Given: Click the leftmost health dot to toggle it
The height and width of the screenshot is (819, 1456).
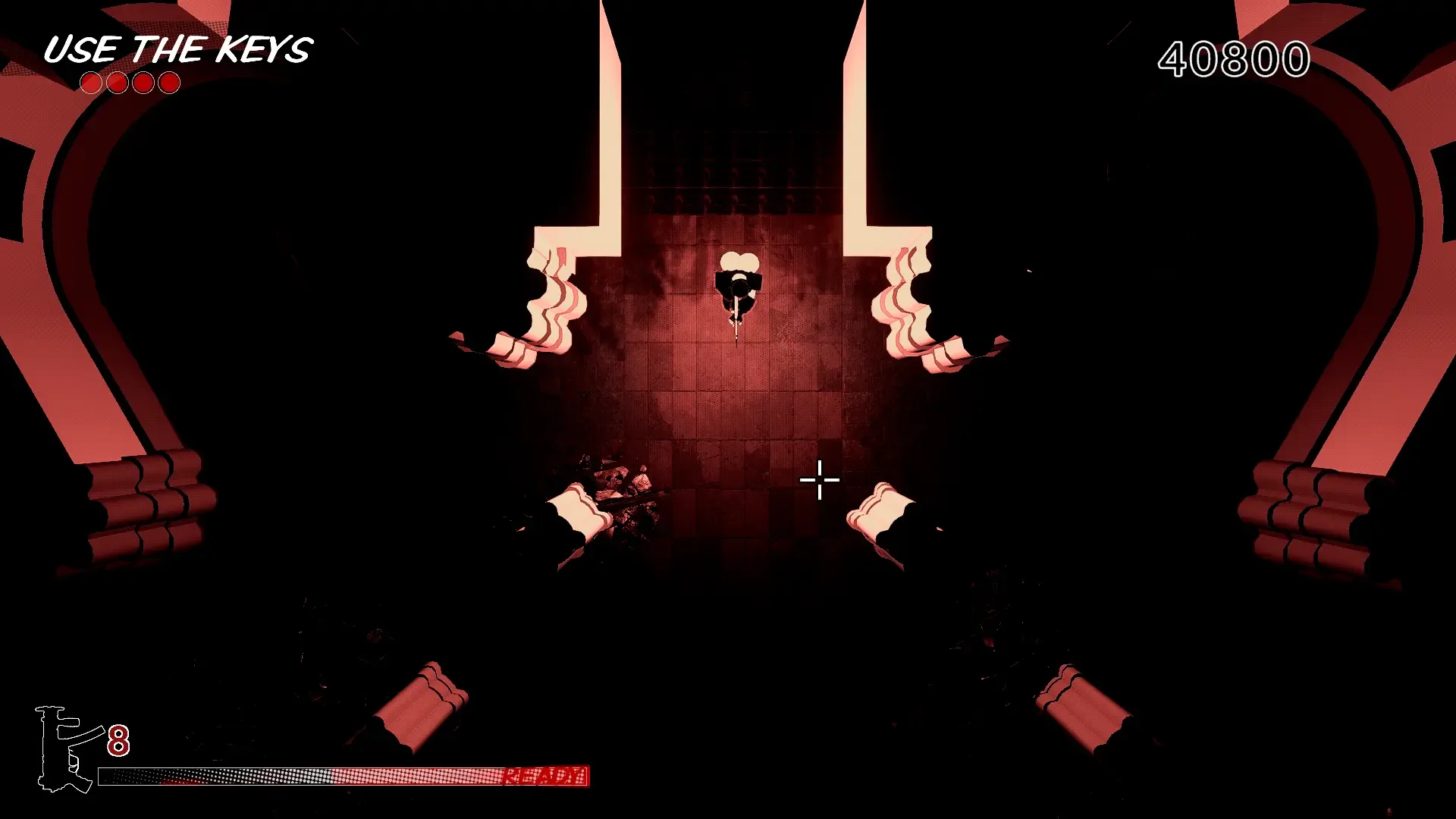Looking at the screenshot, I should (x=91, y=81).
